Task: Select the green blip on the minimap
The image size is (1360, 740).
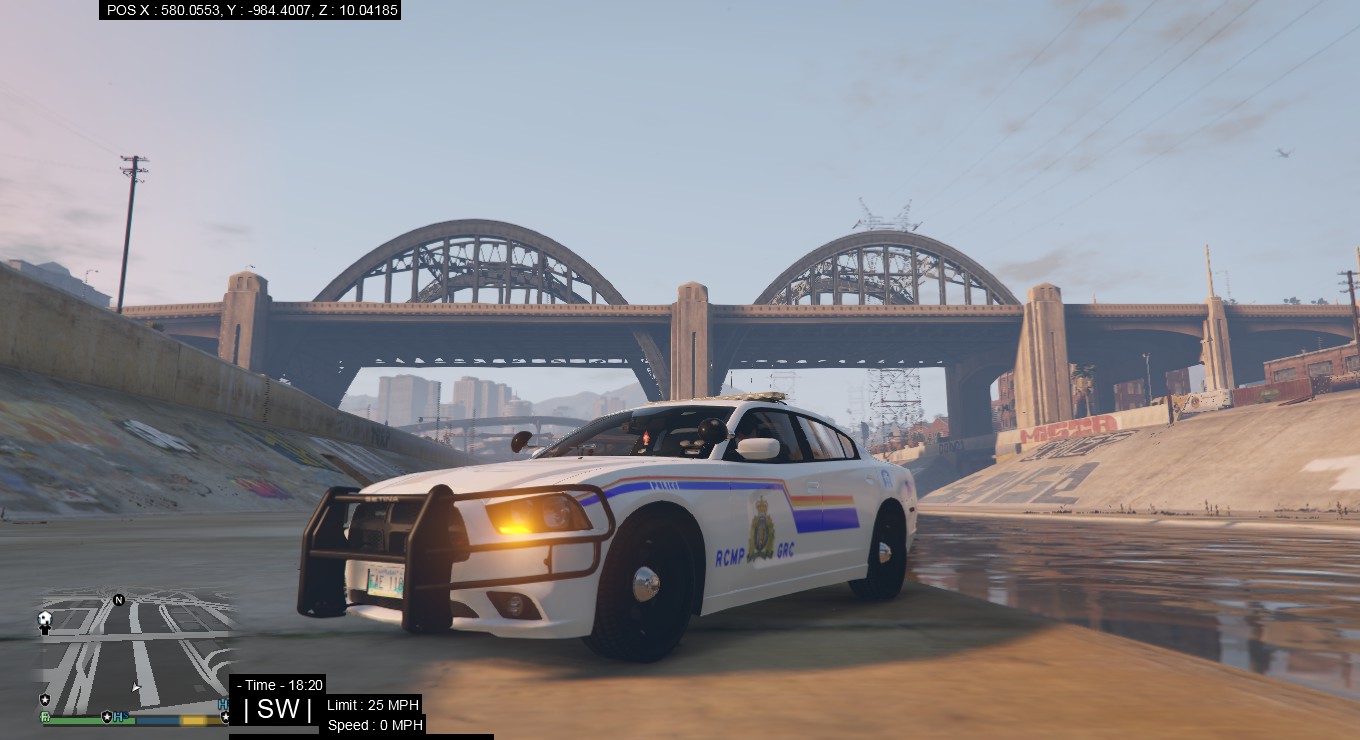Action: click(45, 717)
